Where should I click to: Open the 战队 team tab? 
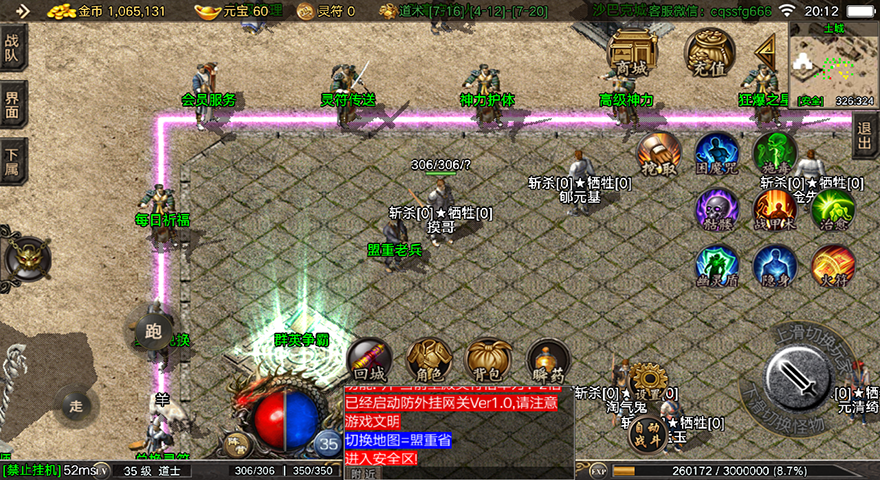[13, 47]
